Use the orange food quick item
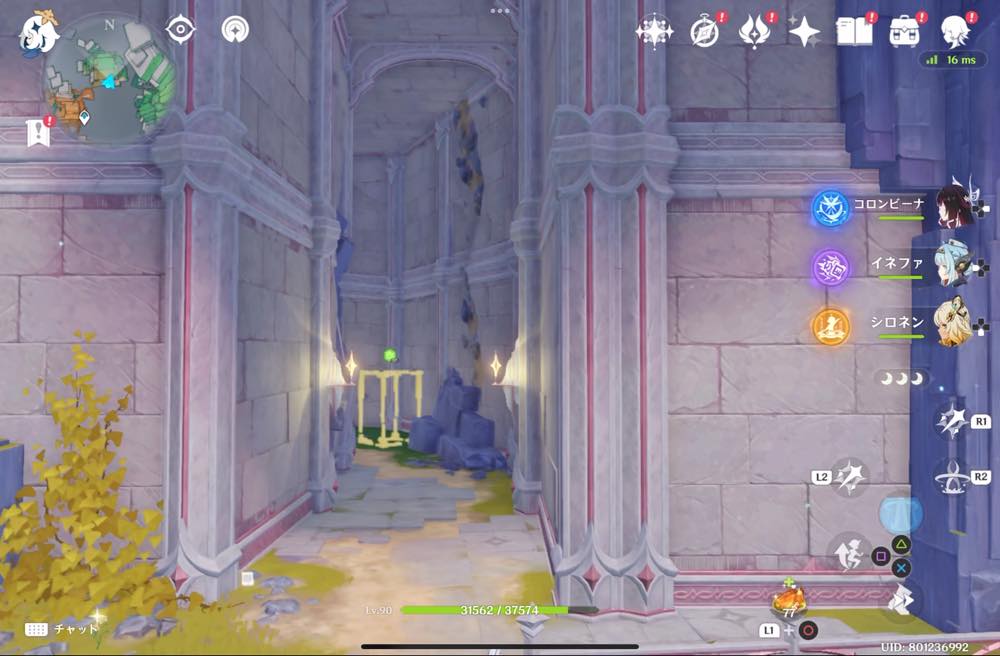Viewport: 1000px width, 656px height. [x=788, y=602]
